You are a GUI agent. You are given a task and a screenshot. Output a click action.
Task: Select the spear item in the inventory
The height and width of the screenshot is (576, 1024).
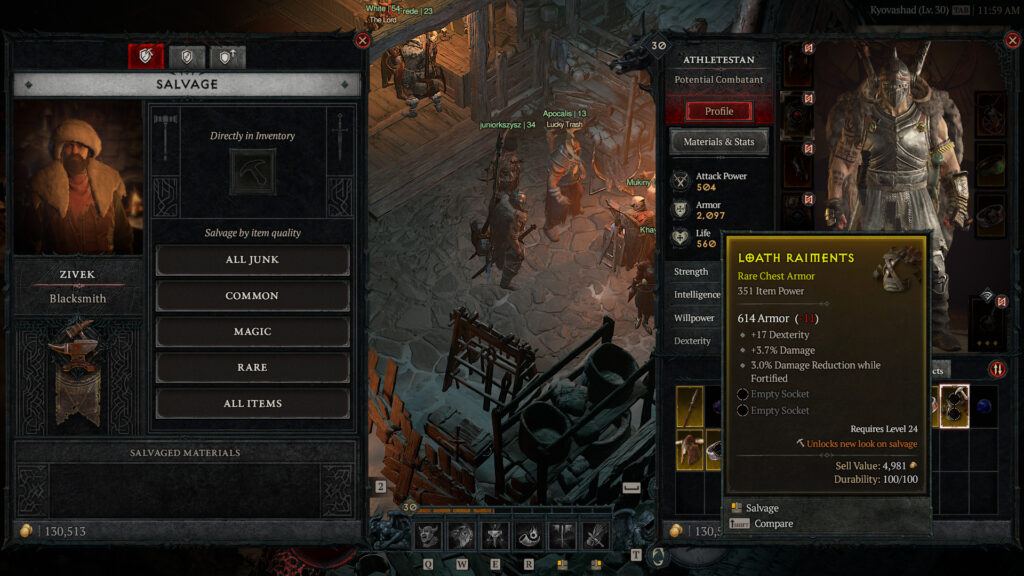tap(690, 406)
